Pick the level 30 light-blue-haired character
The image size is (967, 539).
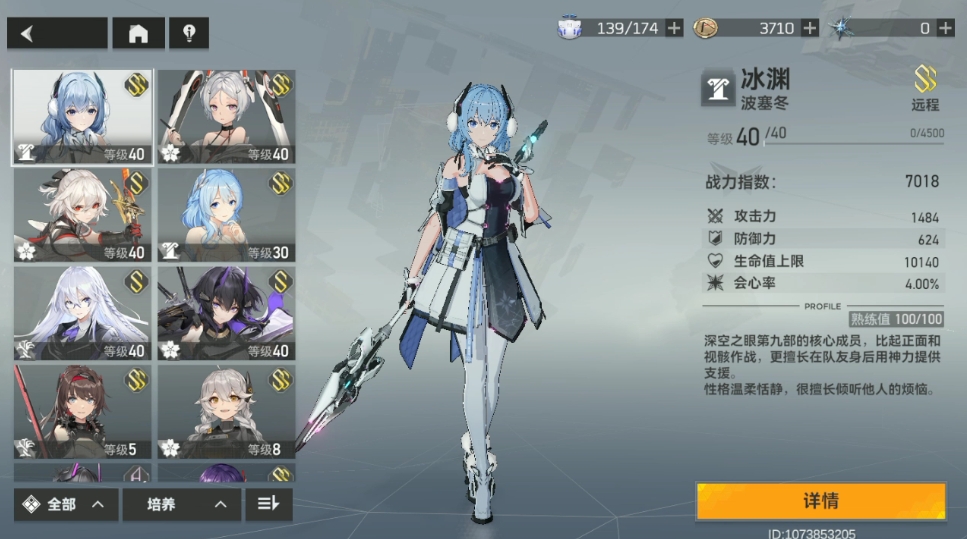(x=226, y=215)
